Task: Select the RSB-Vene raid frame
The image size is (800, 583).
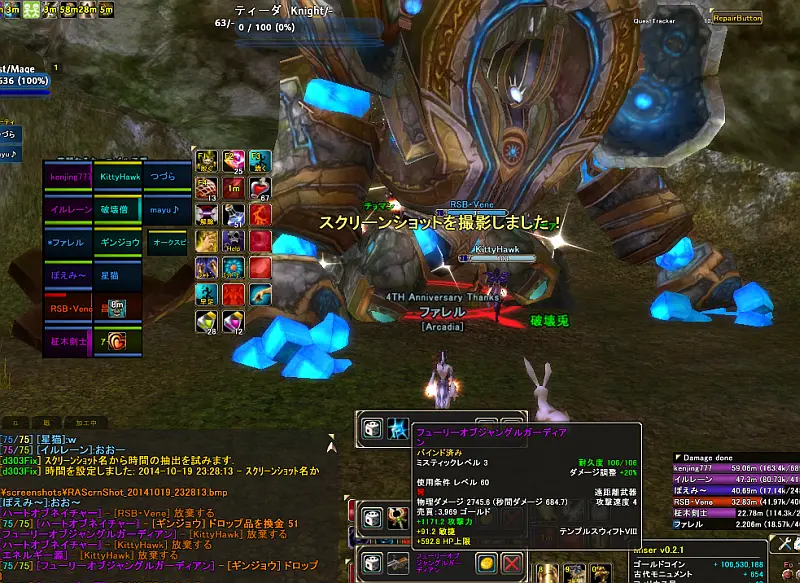Action: click(x=69, y=309)
